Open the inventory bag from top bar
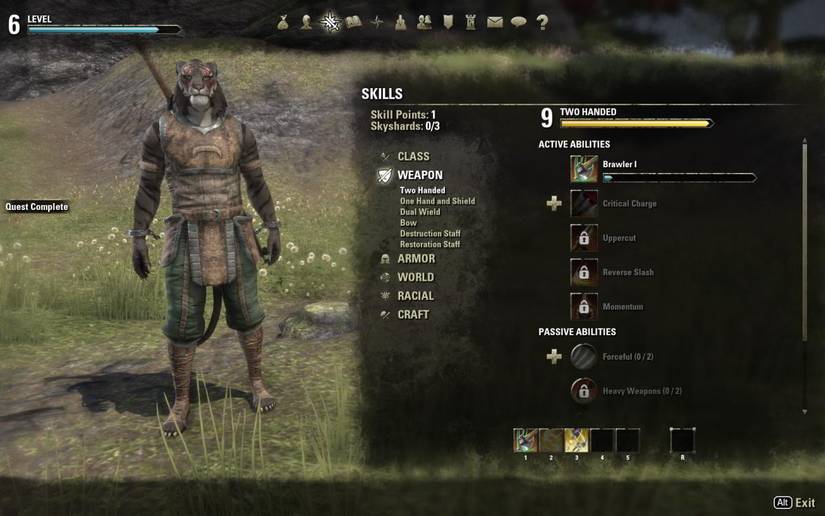This screenshot has height=516, width=825. (283, 22)
